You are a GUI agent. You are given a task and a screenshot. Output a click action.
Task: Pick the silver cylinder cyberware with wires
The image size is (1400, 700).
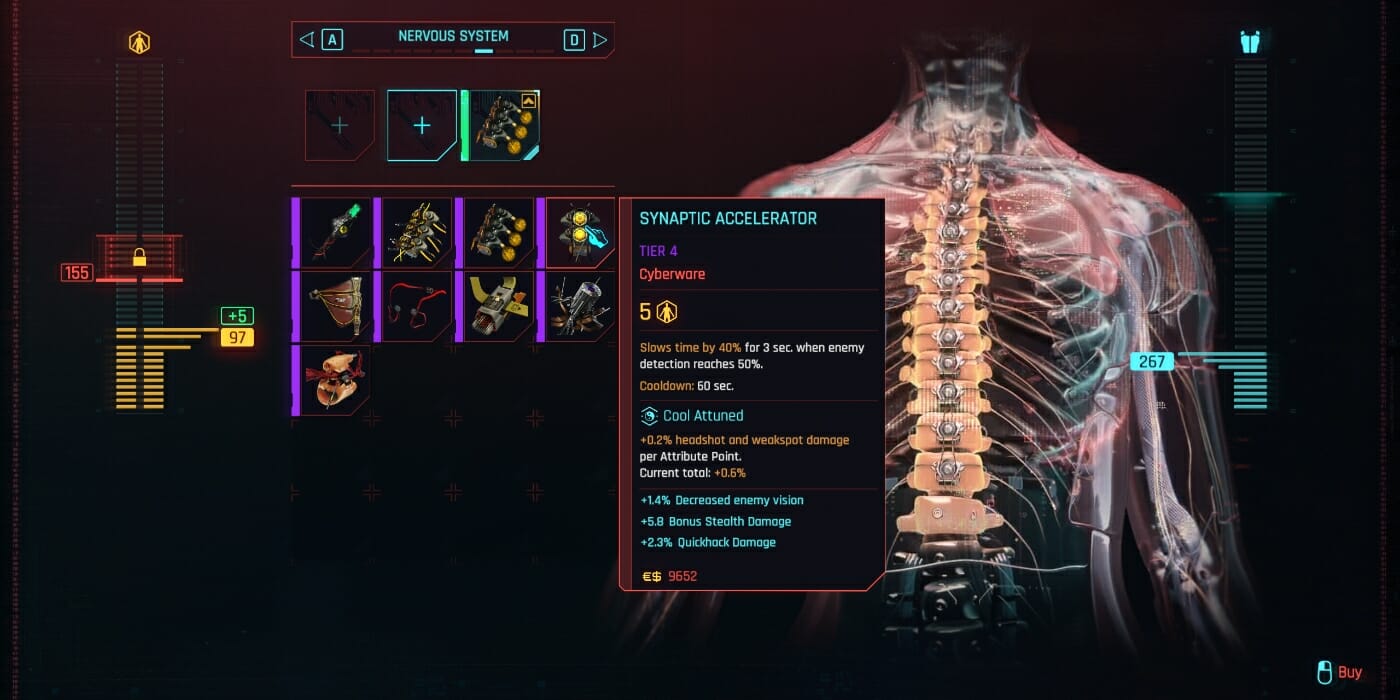[581, 306]
